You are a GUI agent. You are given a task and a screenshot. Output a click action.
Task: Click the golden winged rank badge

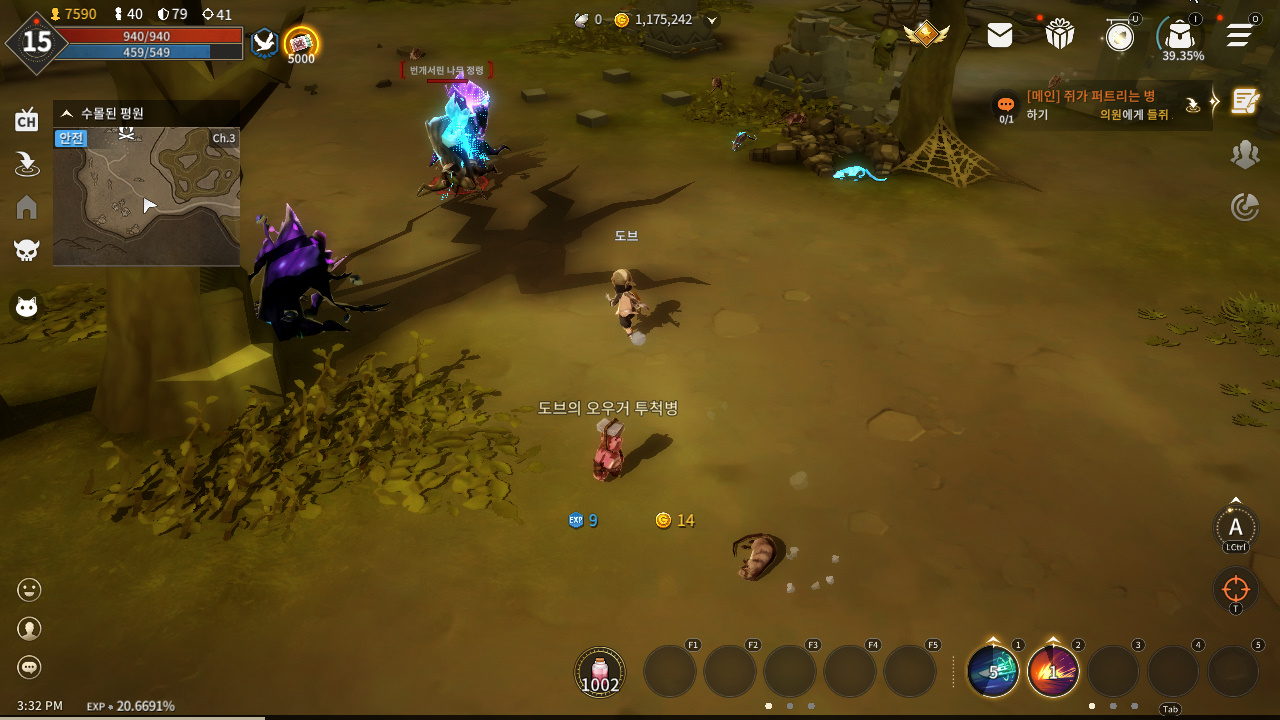click(926, 34)
